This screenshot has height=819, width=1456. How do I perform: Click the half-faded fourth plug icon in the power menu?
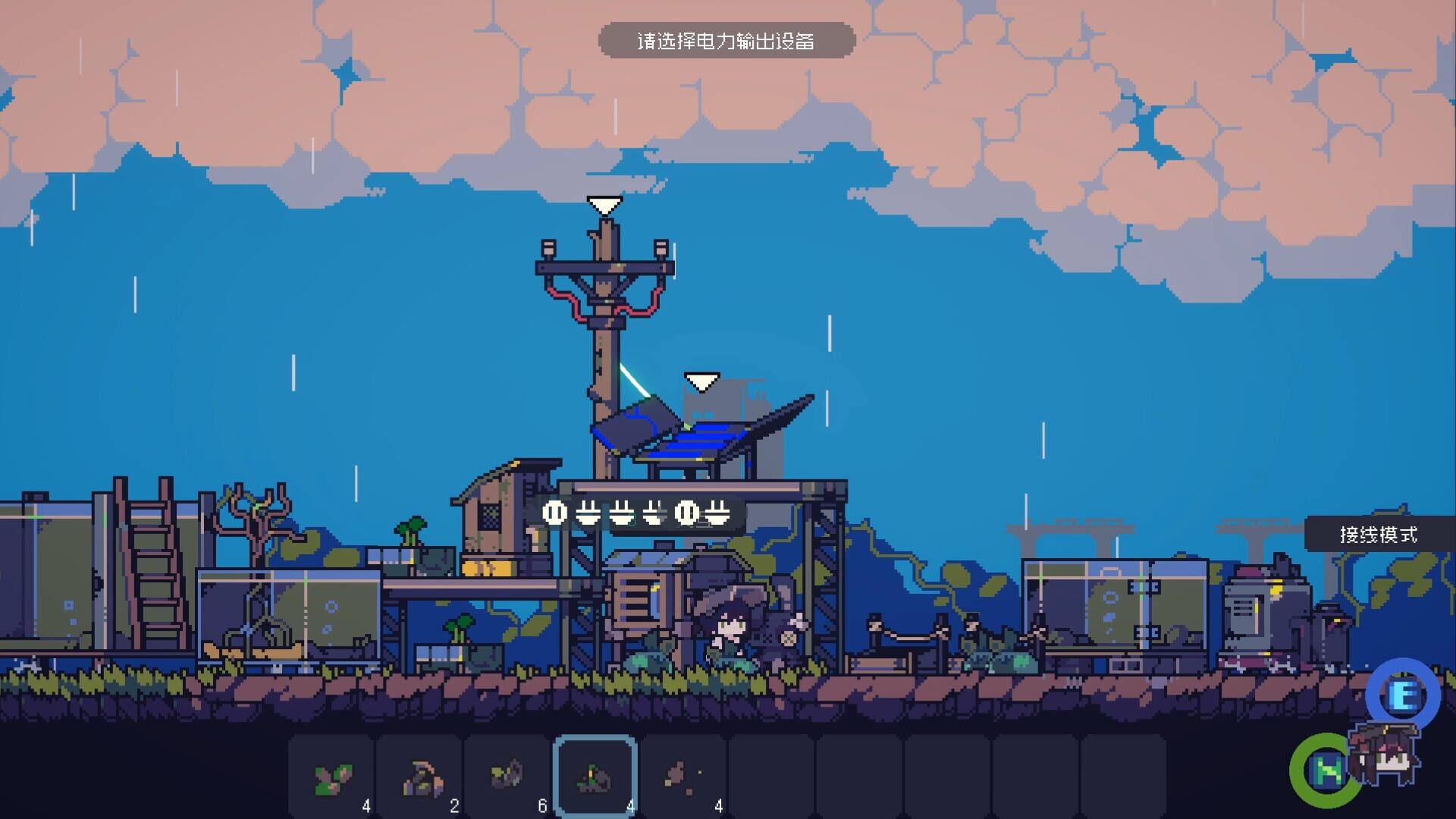pos(654,513)
